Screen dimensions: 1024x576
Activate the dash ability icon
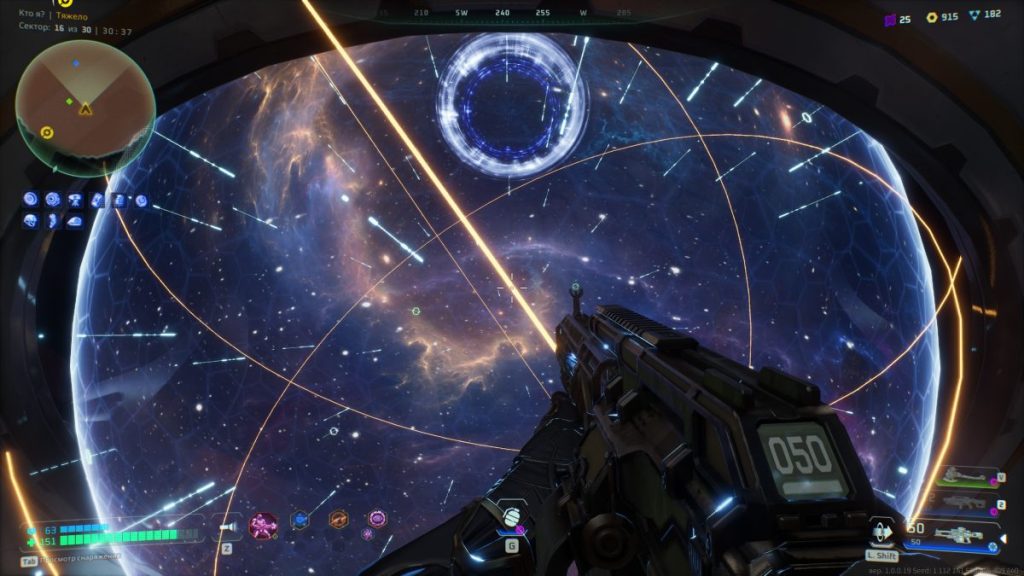(883, 532)
